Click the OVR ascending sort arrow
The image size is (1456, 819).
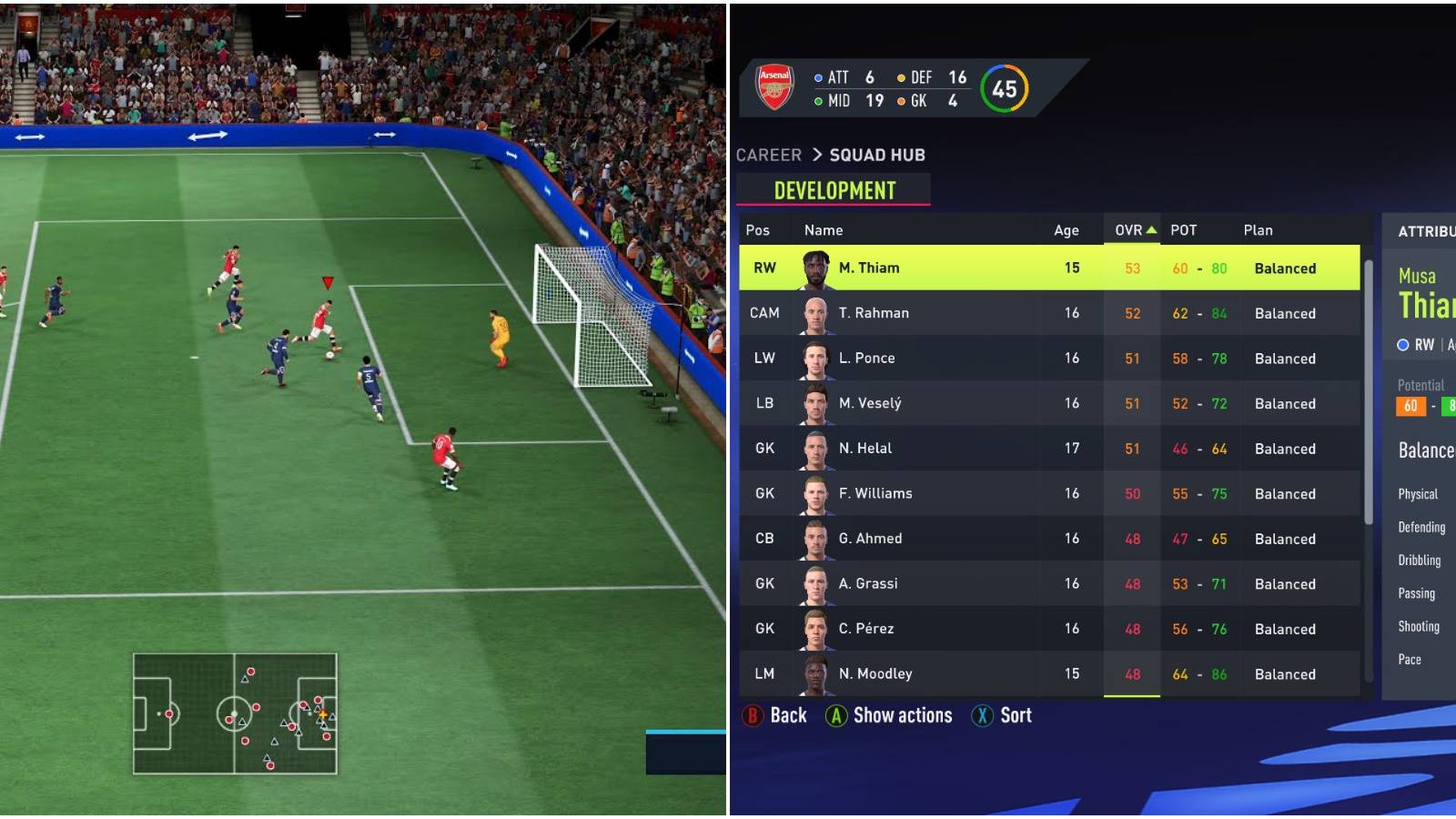(1150, 230)
